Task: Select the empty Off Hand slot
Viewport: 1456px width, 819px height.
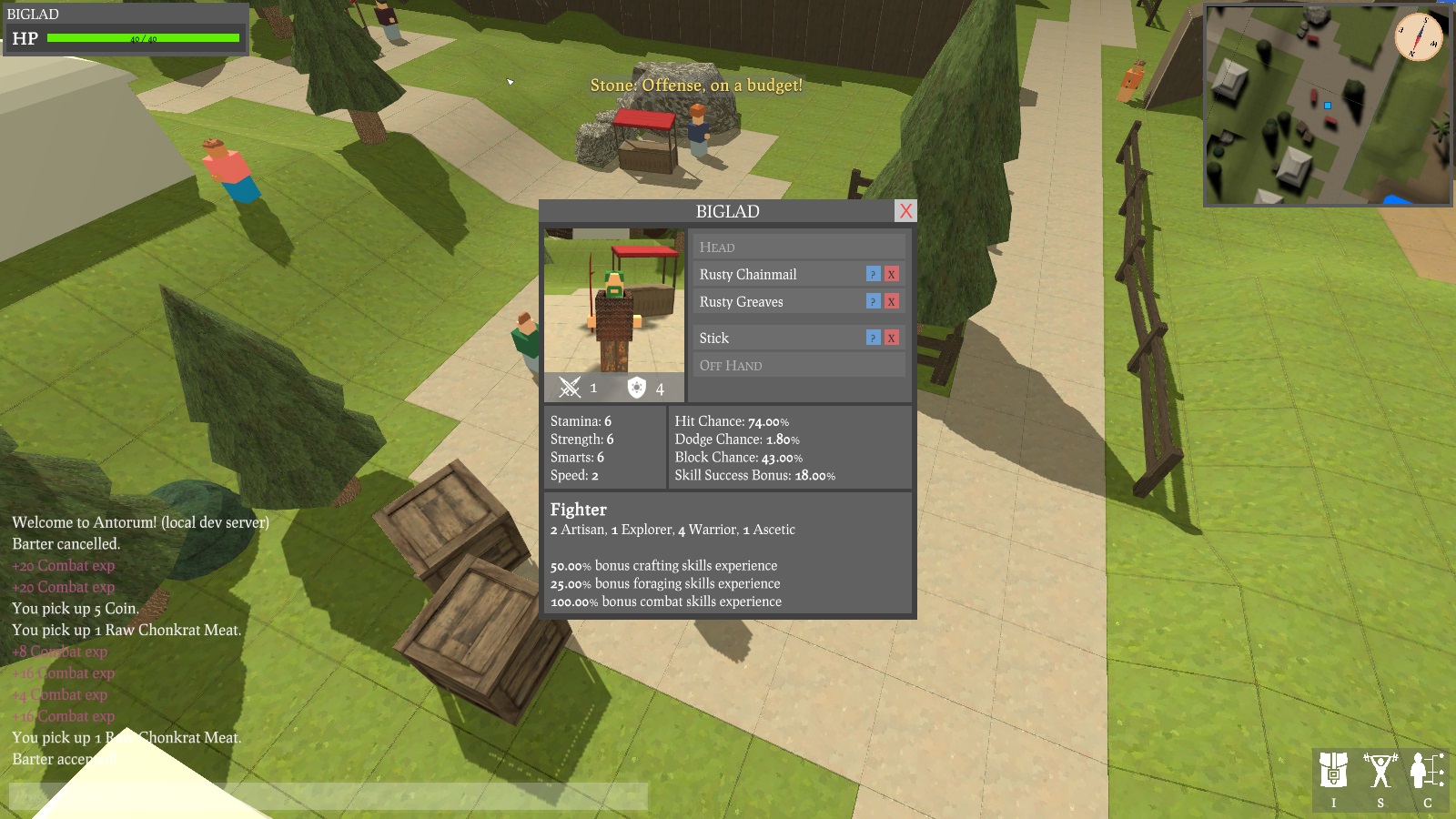Action: pyautogui.click(x=799, y=365)
